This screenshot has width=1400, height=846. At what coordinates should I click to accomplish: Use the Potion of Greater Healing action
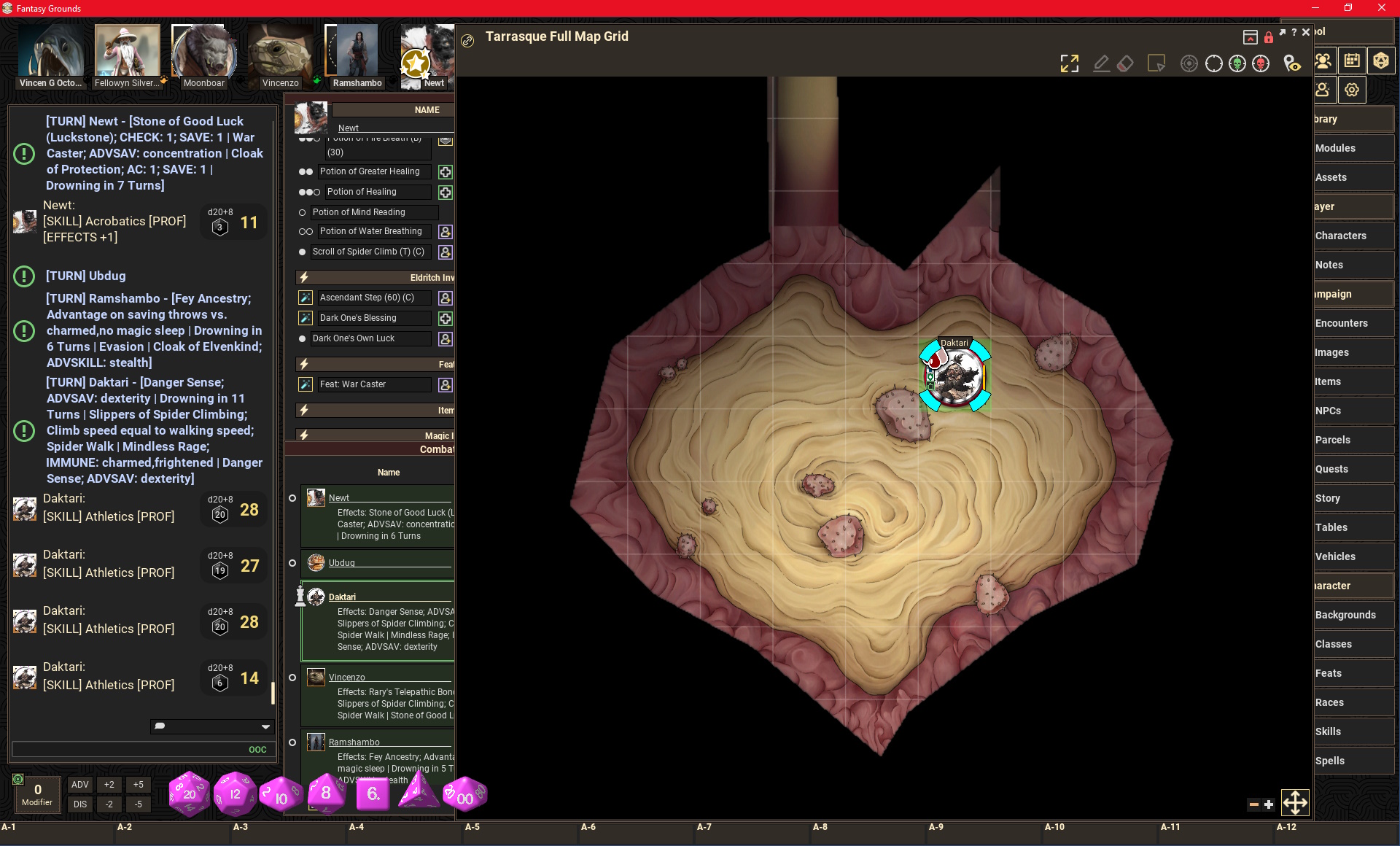click(446, 172)
